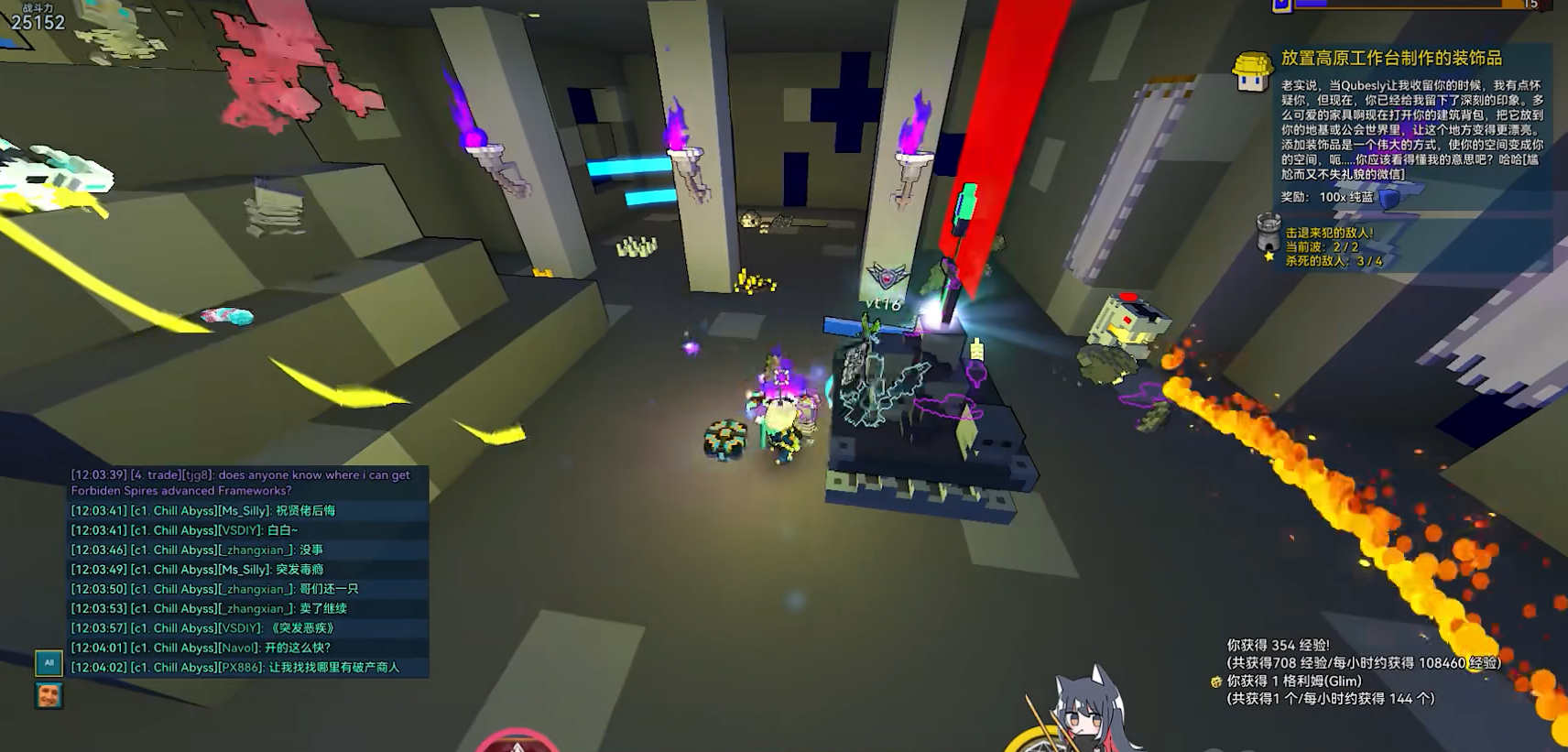Click tjg8's trade chat message
This screenshot has height=752, width=1568.
(x=241, y=483)
